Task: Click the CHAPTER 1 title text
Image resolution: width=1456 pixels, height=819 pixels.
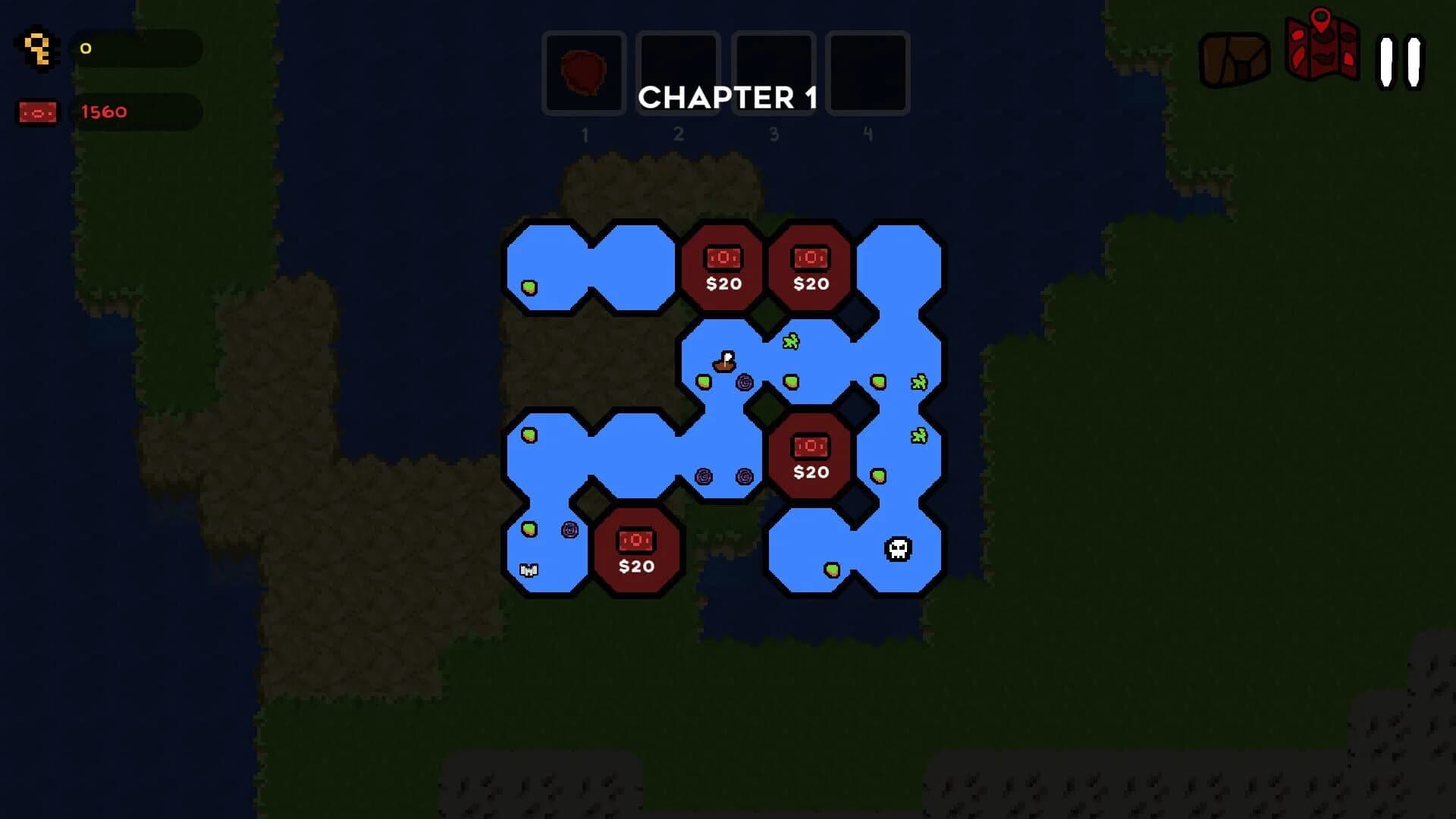Action: click(729, 99)
